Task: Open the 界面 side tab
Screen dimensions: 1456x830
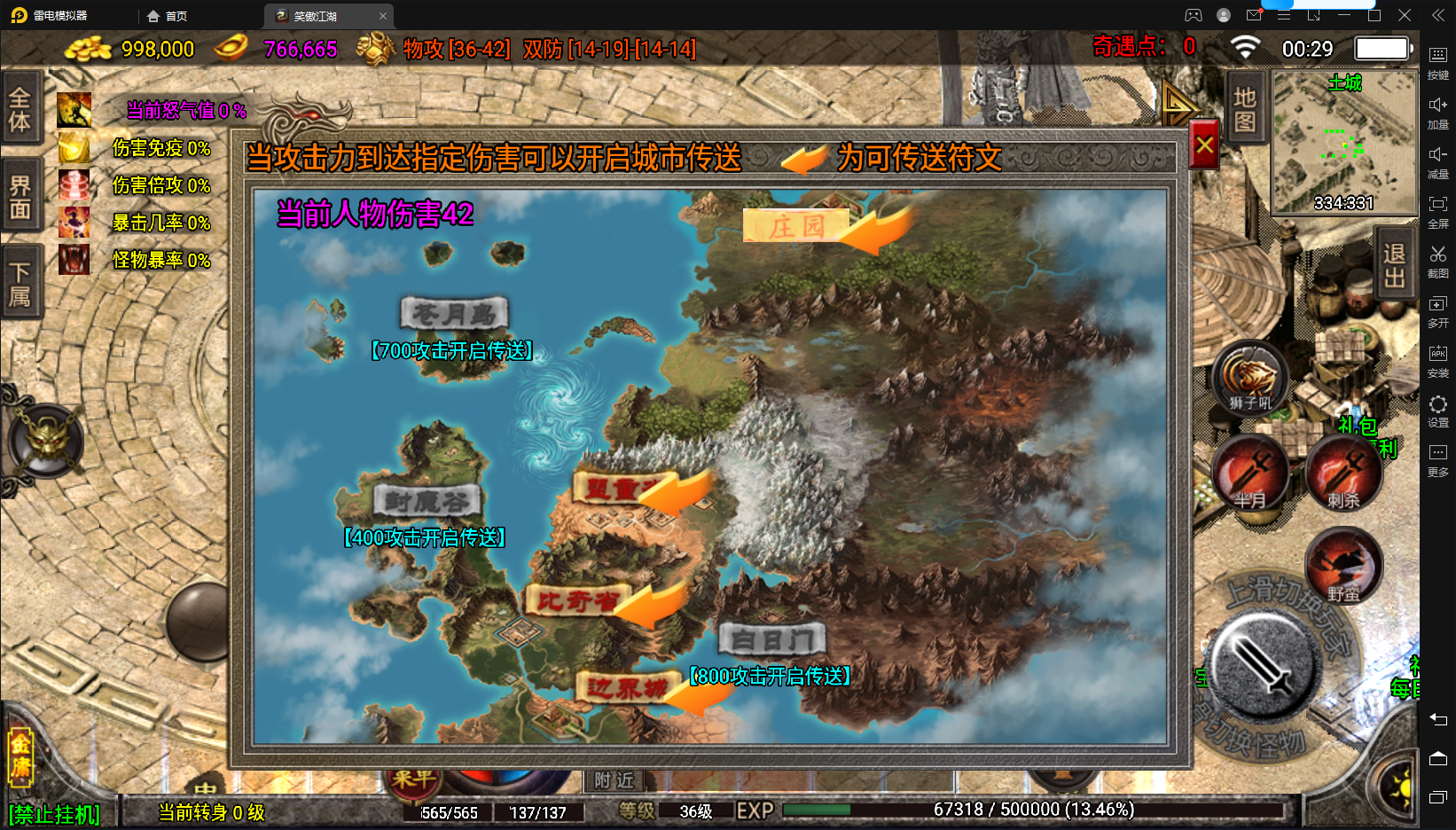Action: coord(20,197)
